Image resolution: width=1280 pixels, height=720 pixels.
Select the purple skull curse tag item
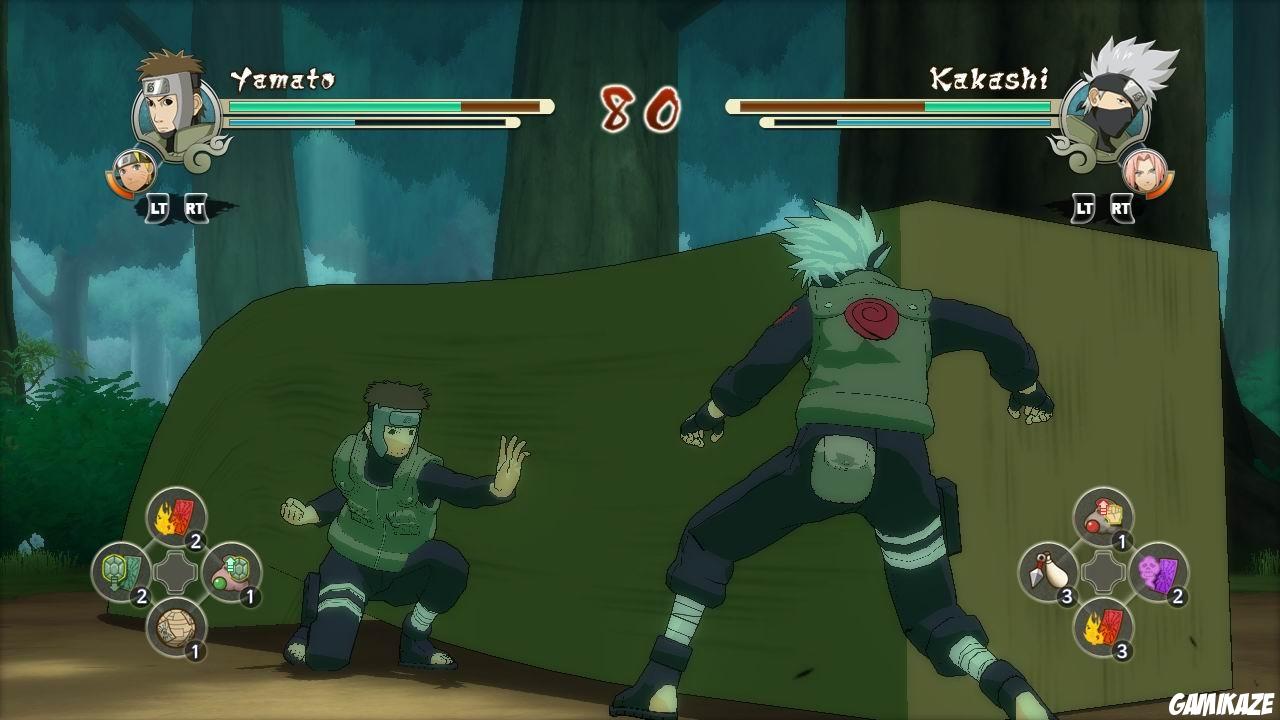(x=1157, y=571)
